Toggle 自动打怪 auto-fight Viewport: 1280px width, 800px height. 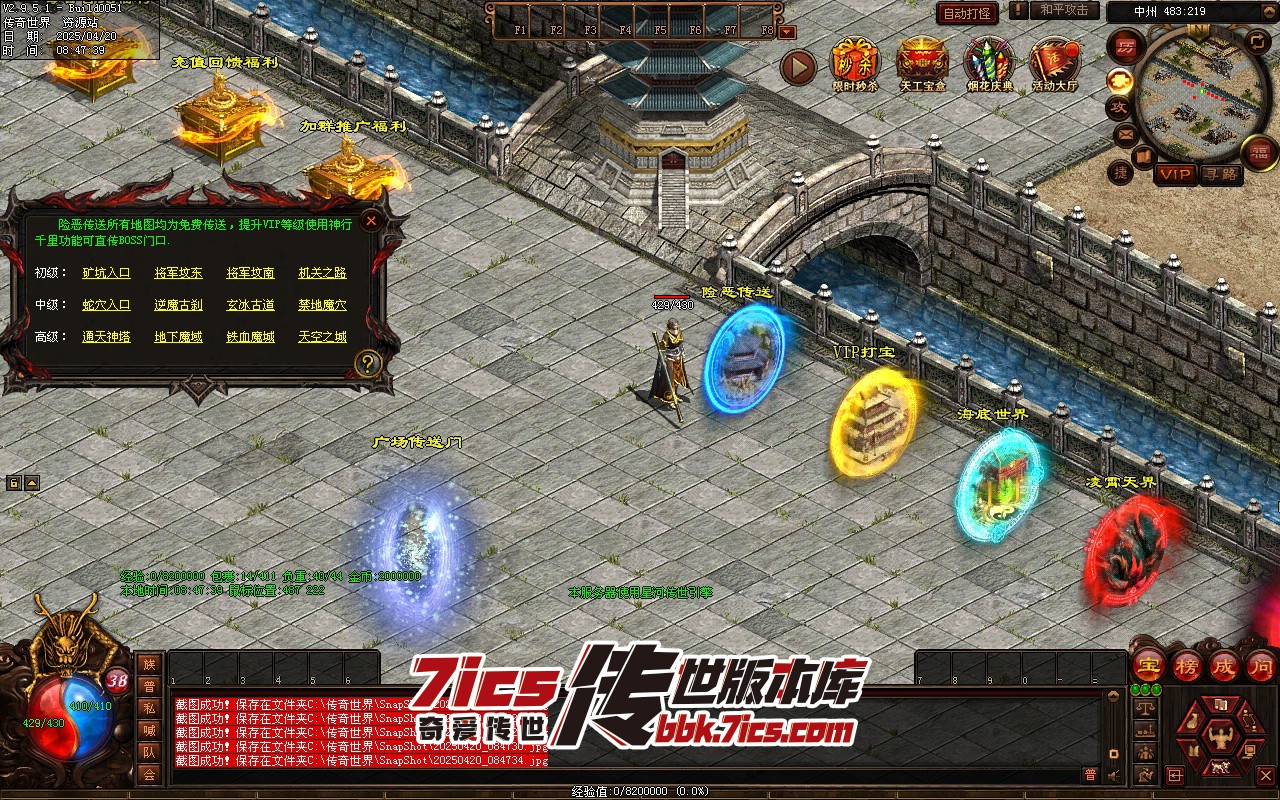967,13
